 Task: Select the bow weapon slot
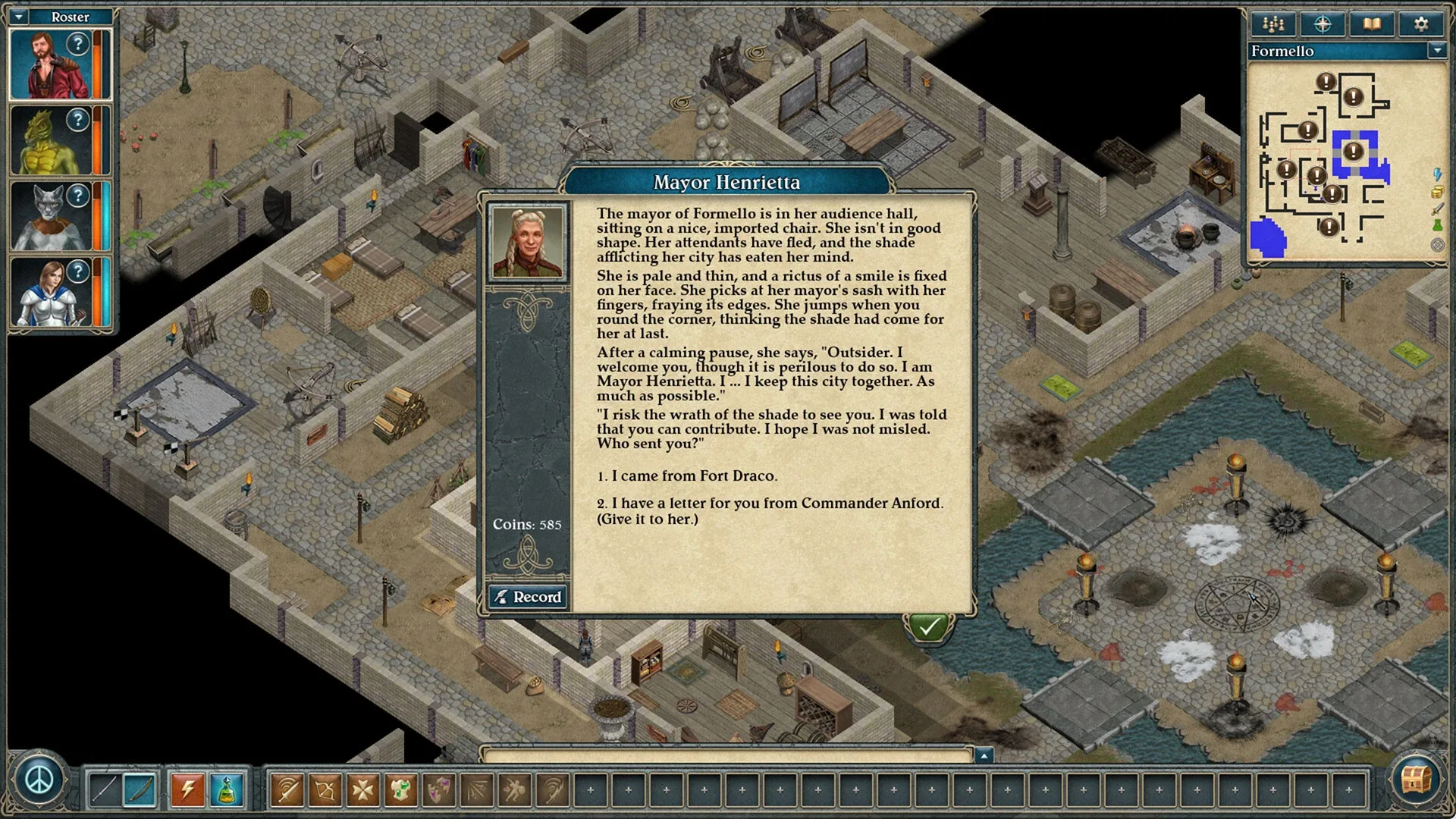coord(140,790)
